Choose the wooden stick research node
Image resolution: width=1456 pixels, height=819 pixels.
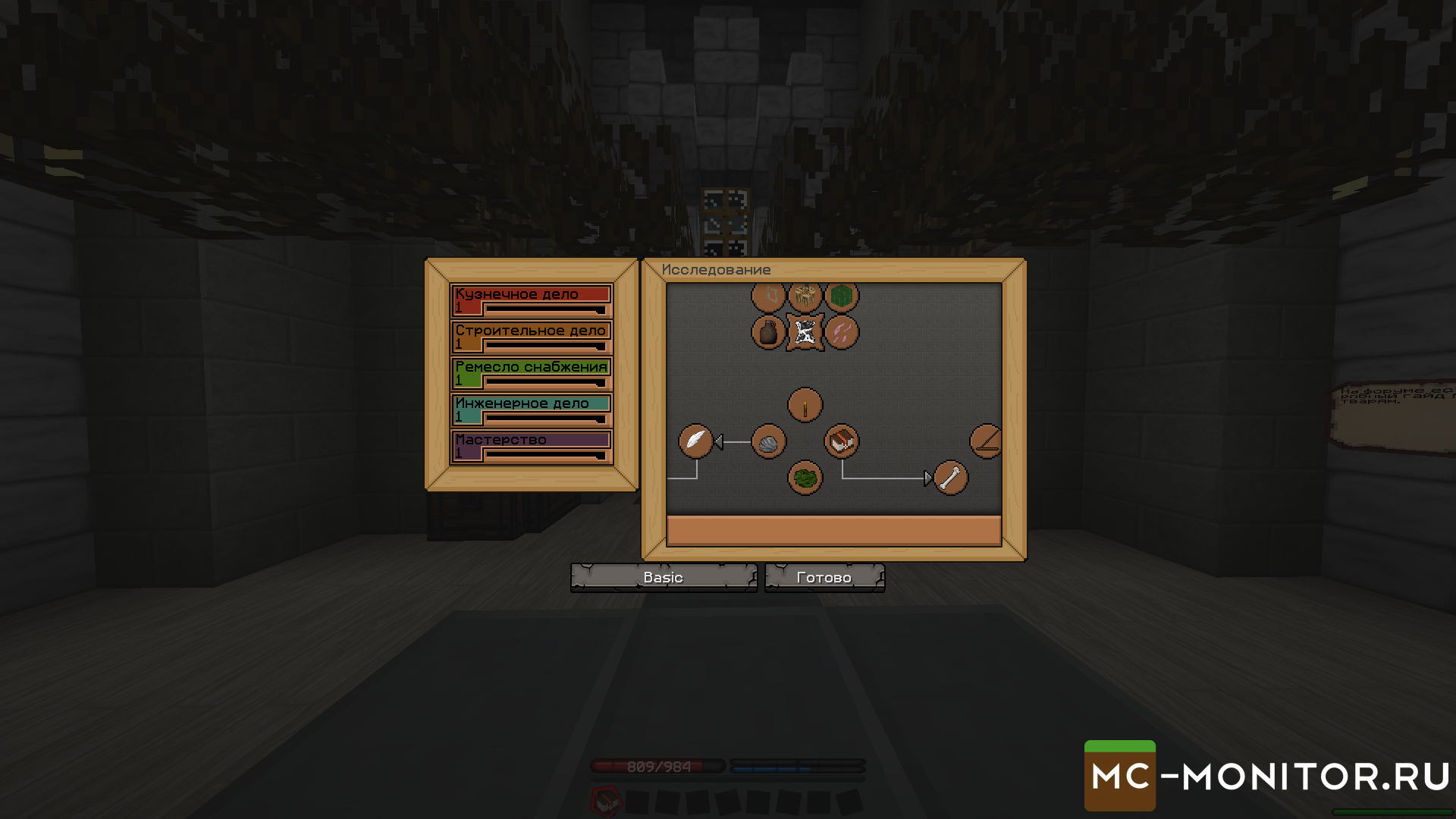(805, 405)
